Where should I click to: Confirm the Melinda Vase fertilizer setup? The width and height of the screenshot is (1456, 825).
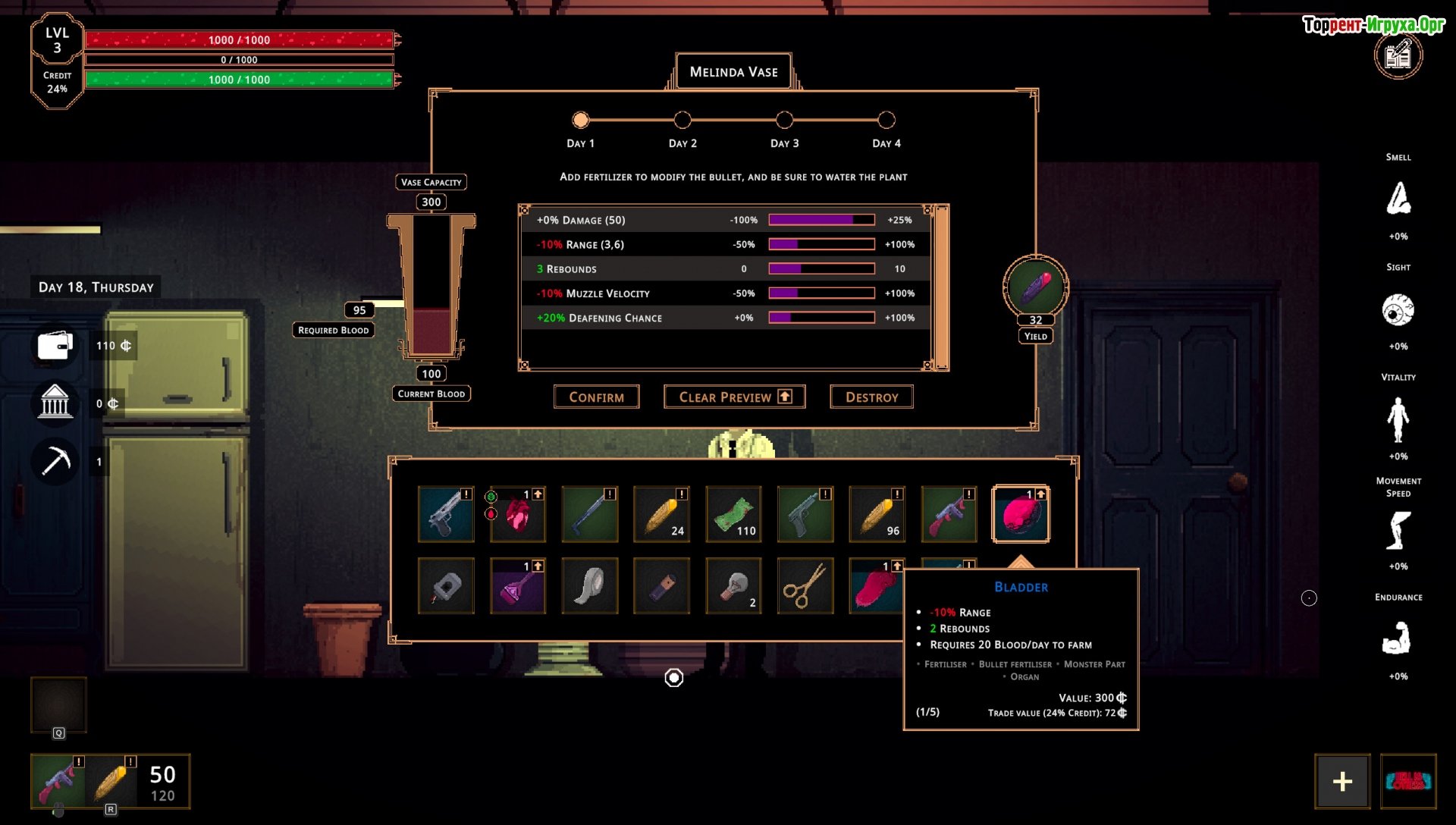pos(596,397)
